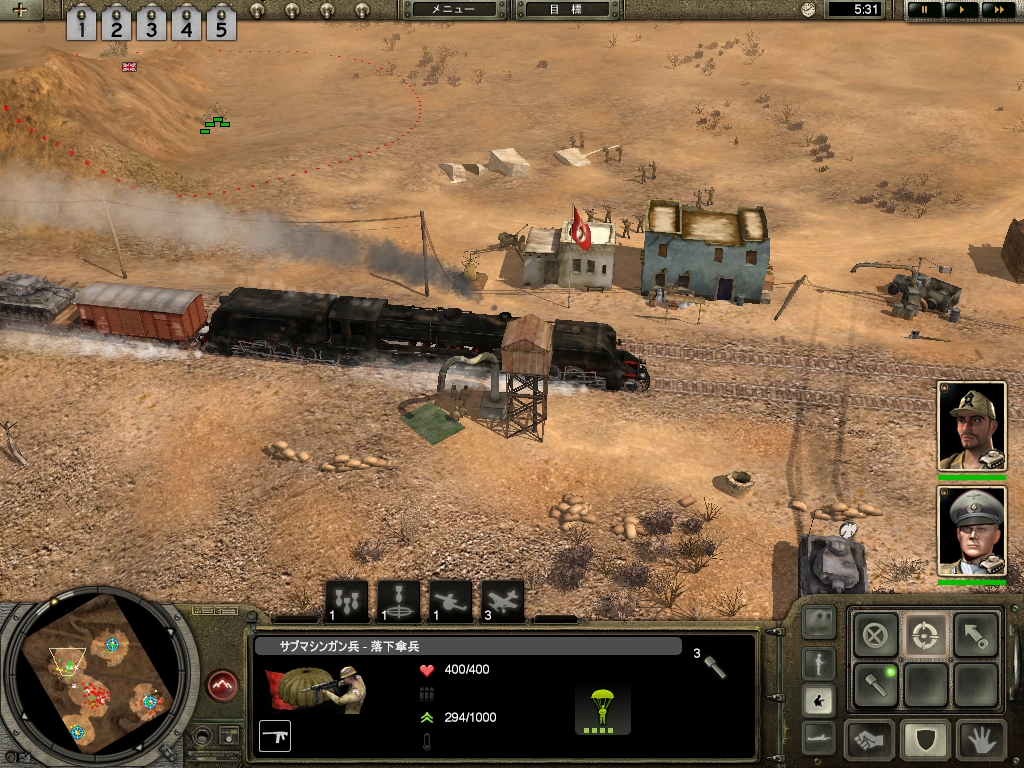Select the upper hero portrait with the tan cap
Image resolution: width=1024 pixels, height=768 pixels.
[971, 425]
